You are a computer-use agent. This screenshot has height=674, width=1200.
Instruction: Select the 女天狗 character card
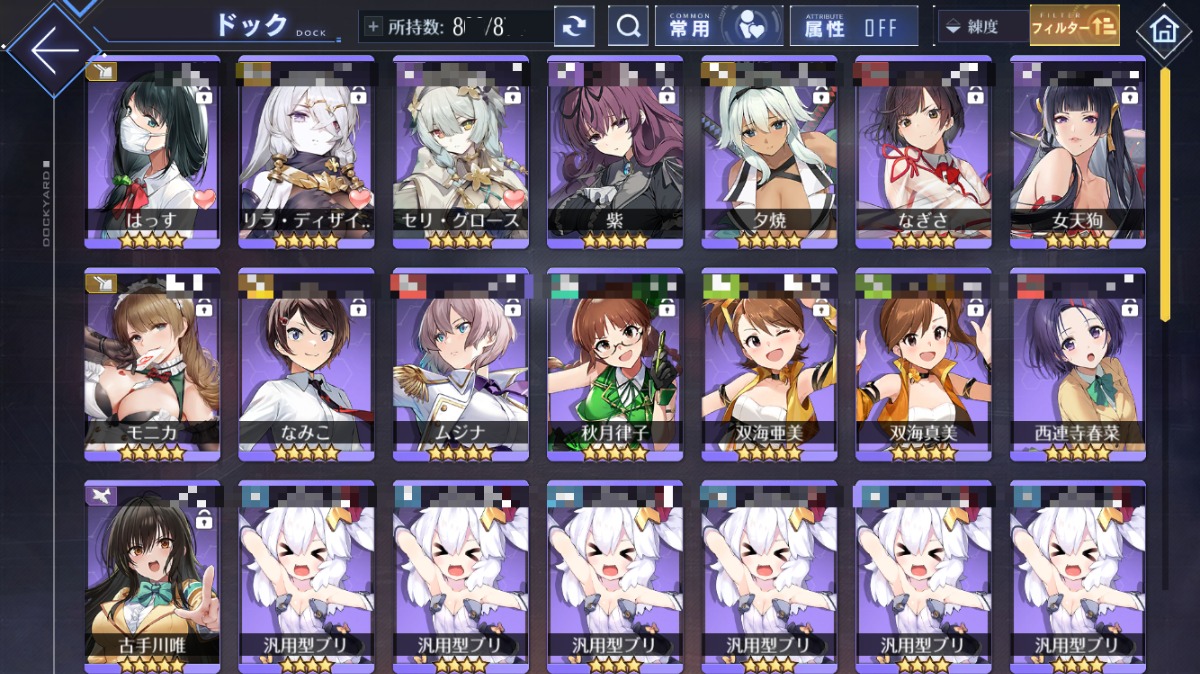[x=1078, y=152]
